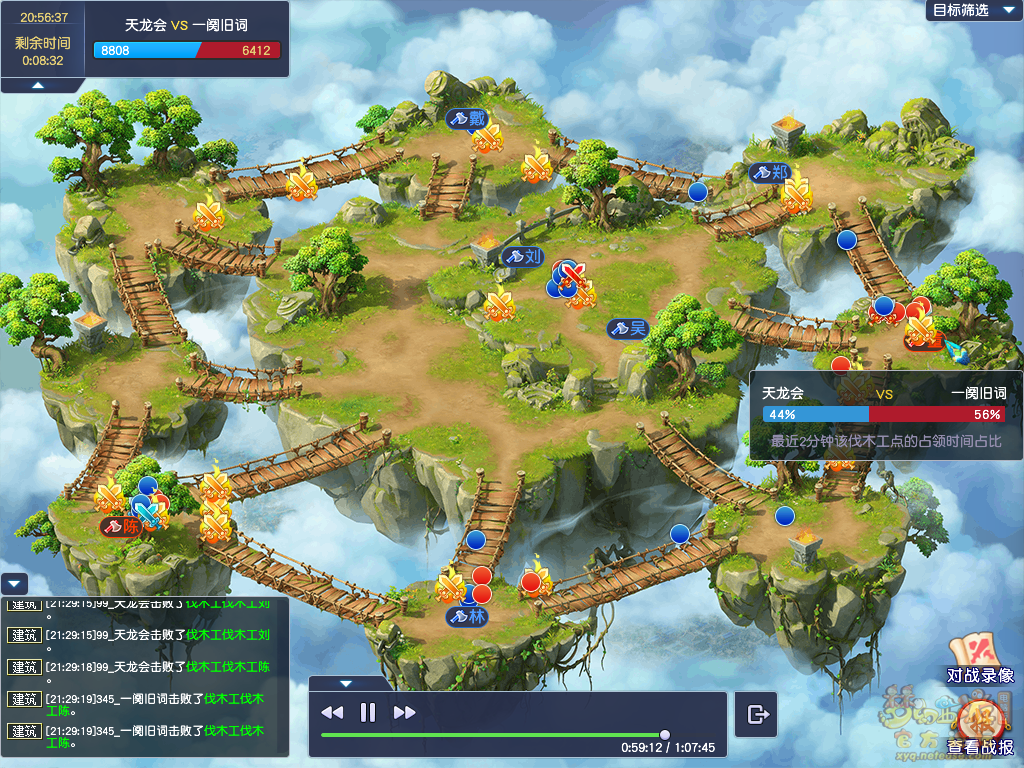Select the 林 lumberjack point marker
Viewport: 1024px width, 768px height.
pos(468,616)
